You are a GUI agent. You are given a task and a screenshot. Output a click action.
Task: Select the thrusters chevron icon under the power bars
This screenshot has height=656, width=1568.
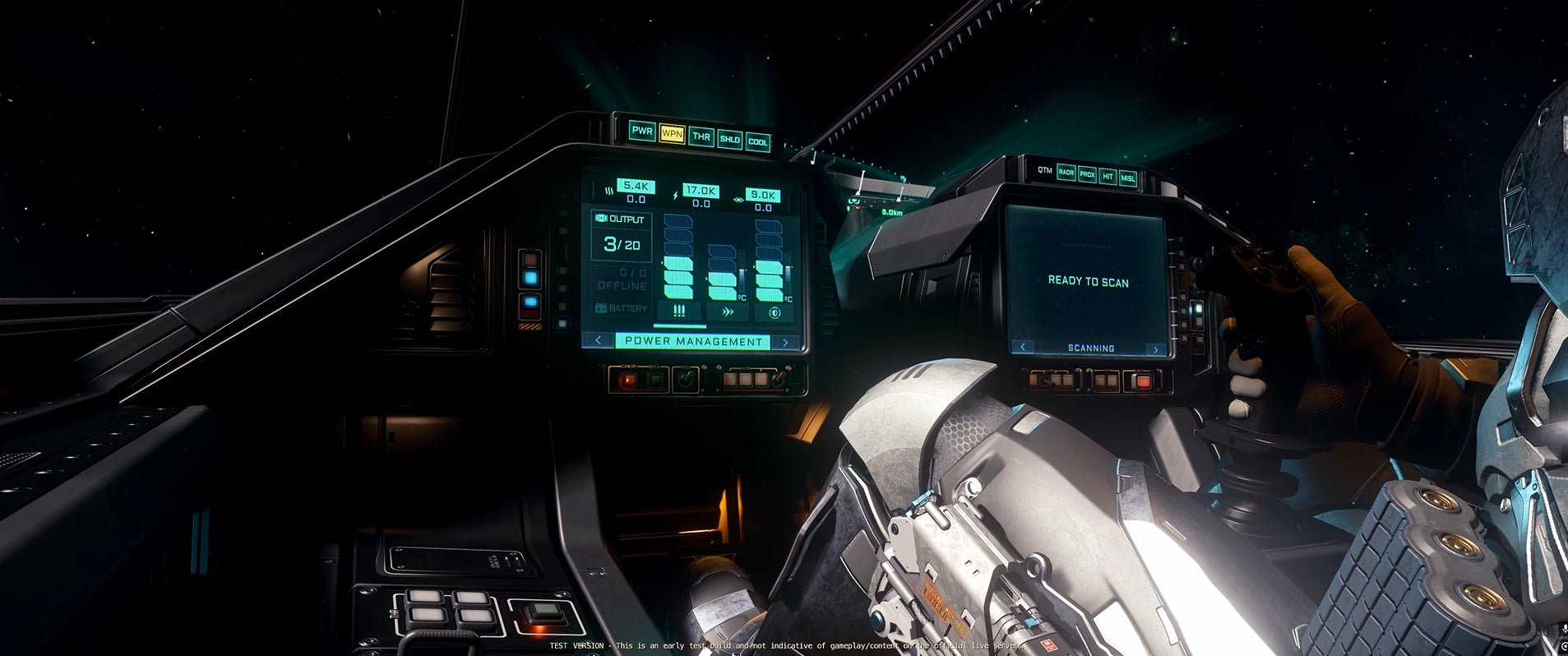pyautogui.click(x=727, y=312)
